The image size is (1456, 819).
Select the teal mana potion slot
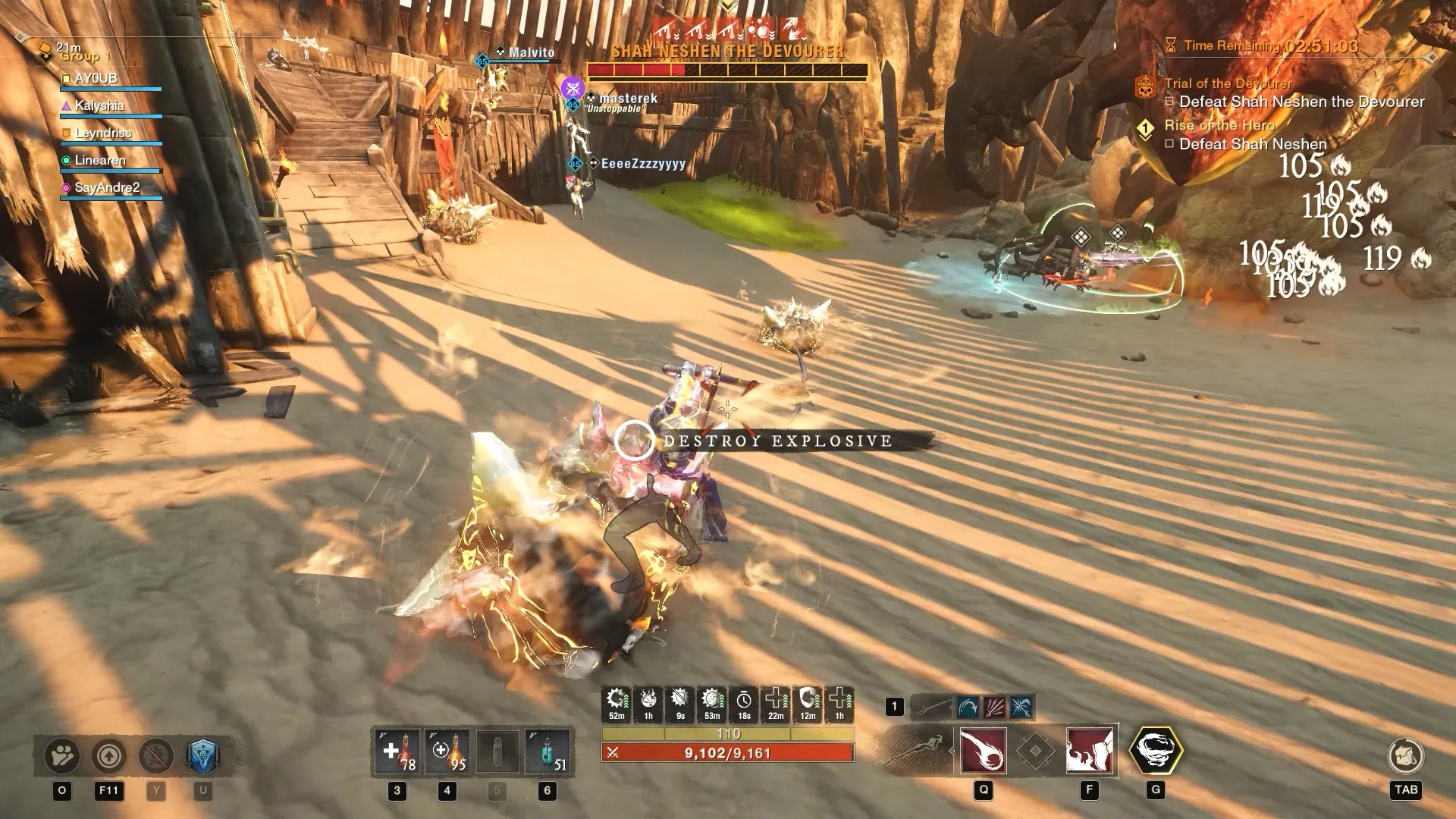548,753
